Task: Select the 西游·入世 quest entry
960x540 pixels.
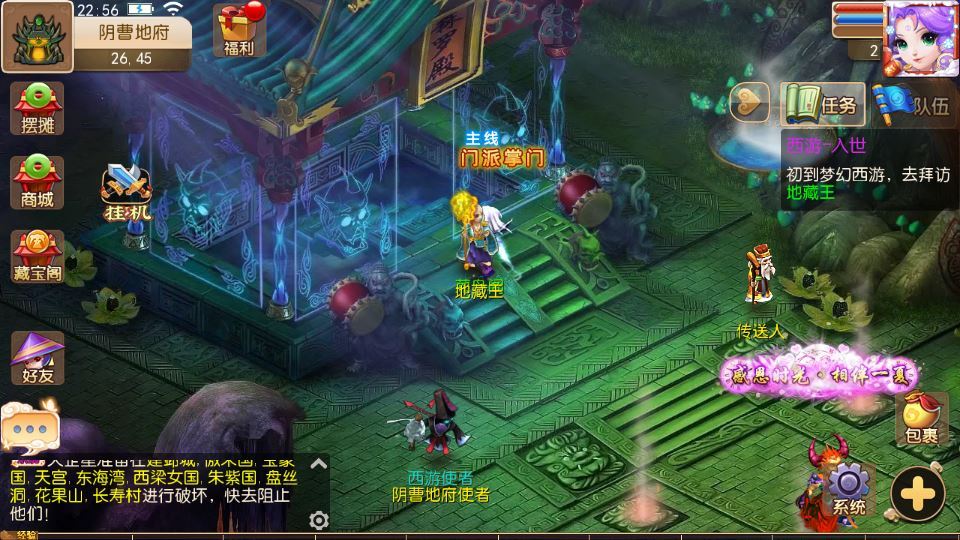Action: click(x=865, y=168)
